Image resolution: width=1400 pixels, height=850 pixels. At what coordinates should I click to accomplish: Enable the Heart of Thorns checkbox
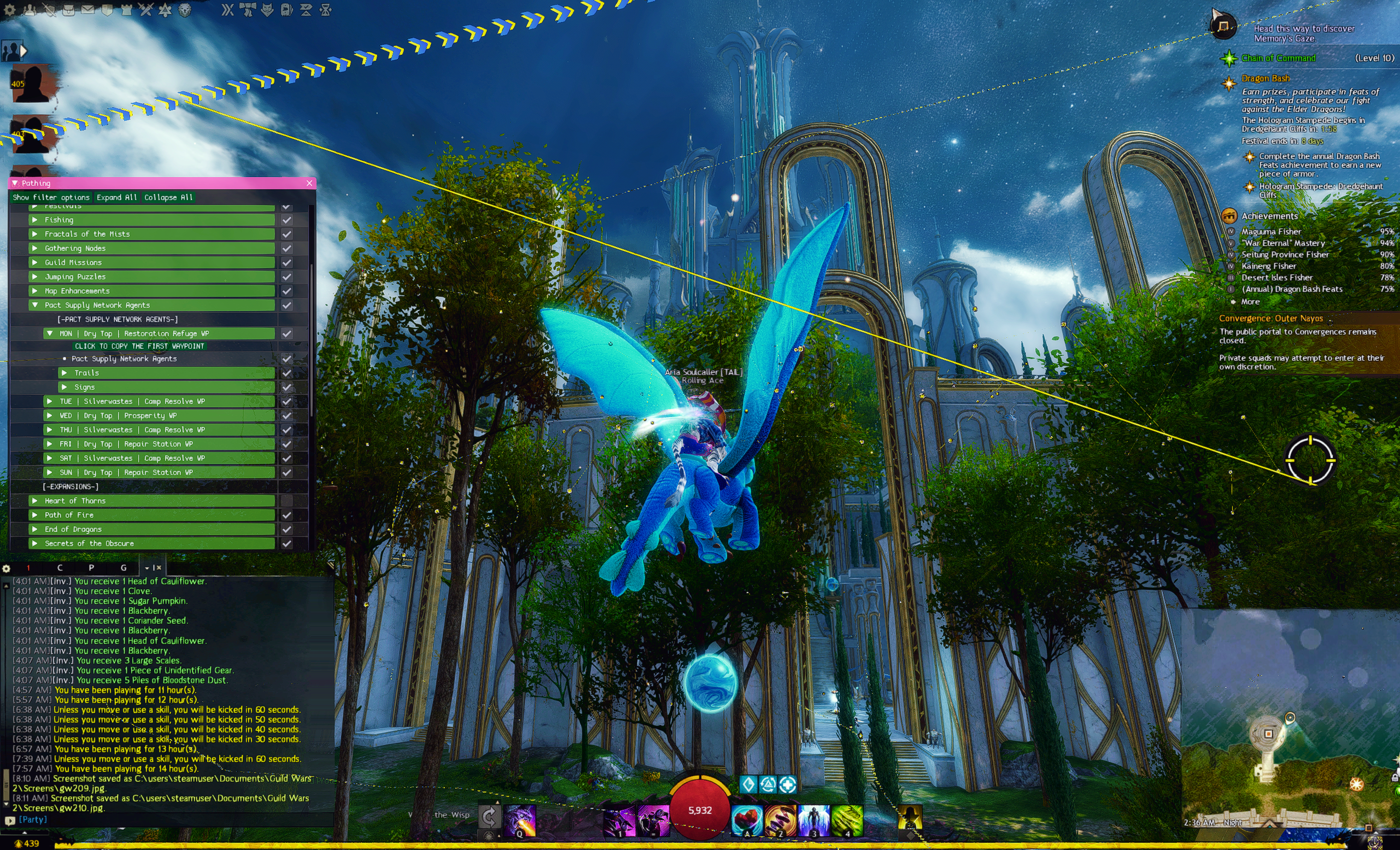click(287, 501)
